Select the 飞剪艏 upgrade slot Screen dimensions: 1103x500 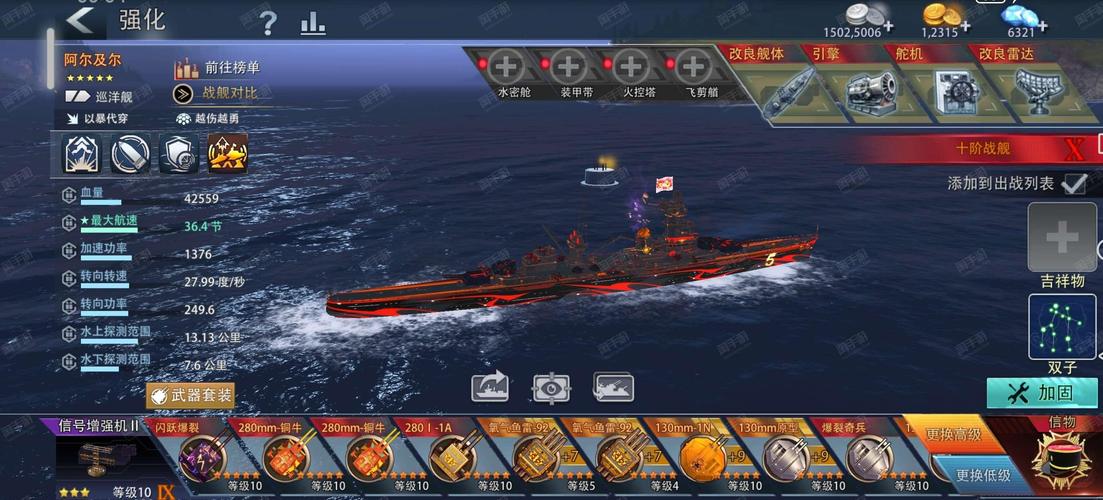click(x=693, y=69)
